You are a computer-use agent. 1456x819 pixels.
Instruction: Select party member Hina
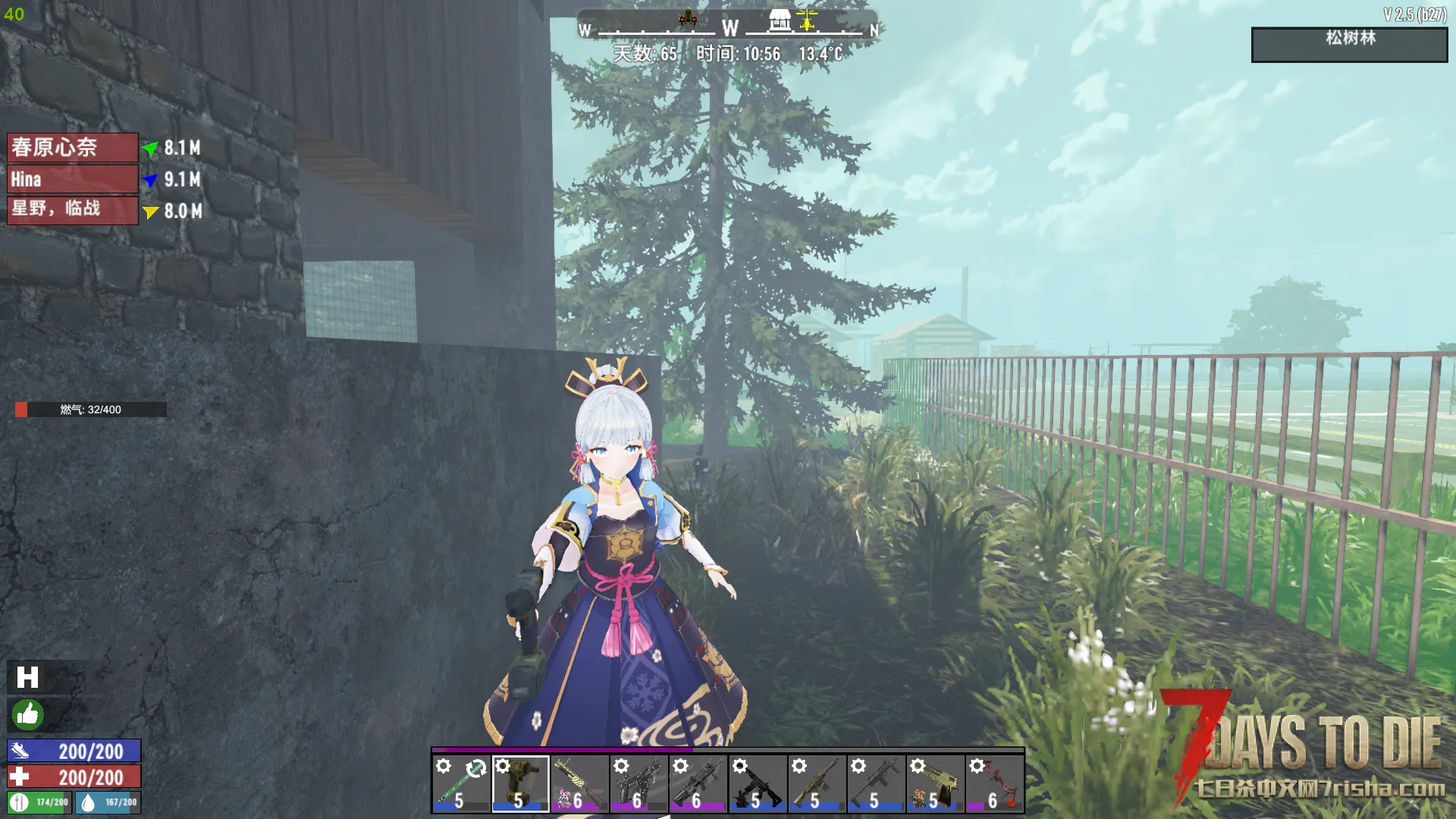pos(73,180)
